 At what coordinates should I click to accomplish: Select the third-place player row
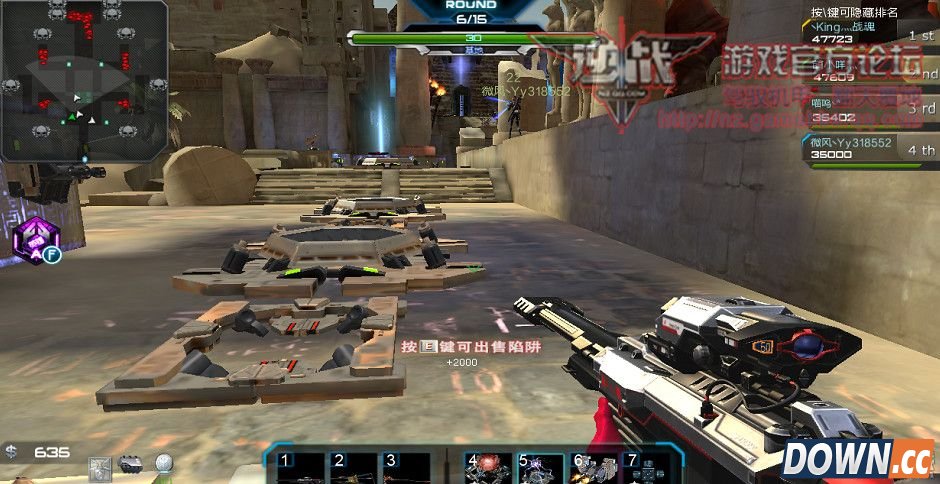click(870, 110)
